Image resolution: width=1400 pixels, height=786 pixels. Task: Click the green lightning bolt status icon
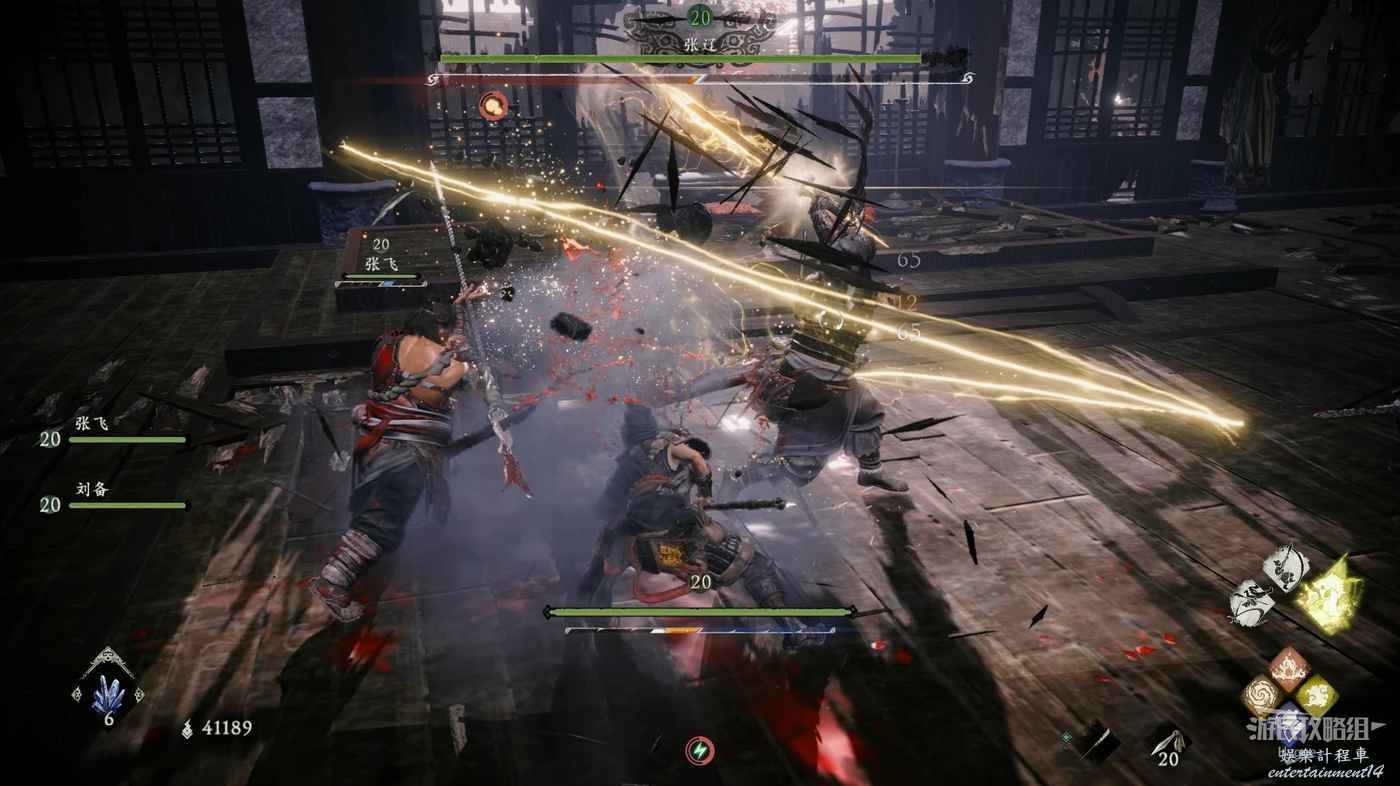point(700,750)
